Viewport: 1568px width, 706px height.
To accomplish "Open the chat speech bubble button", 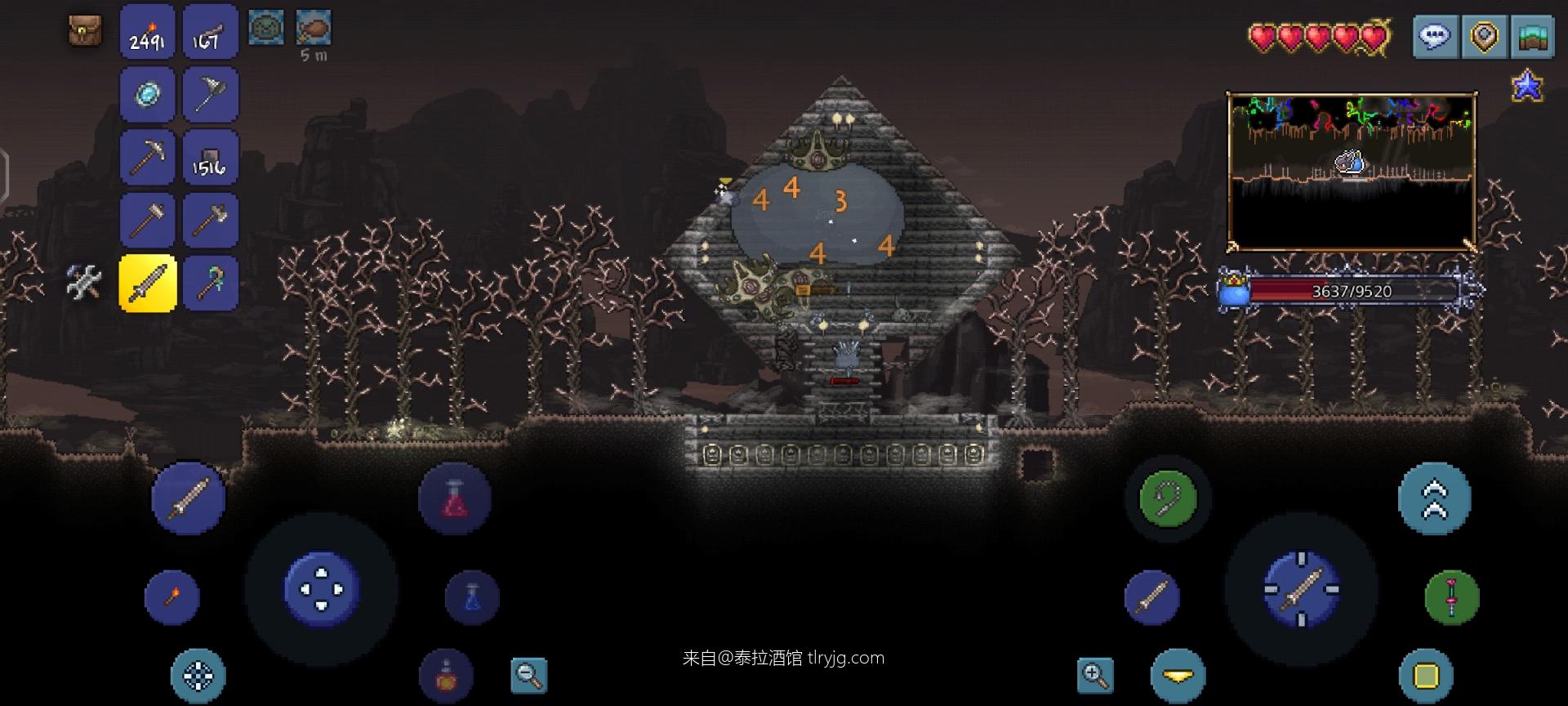I will [1435, 37].
